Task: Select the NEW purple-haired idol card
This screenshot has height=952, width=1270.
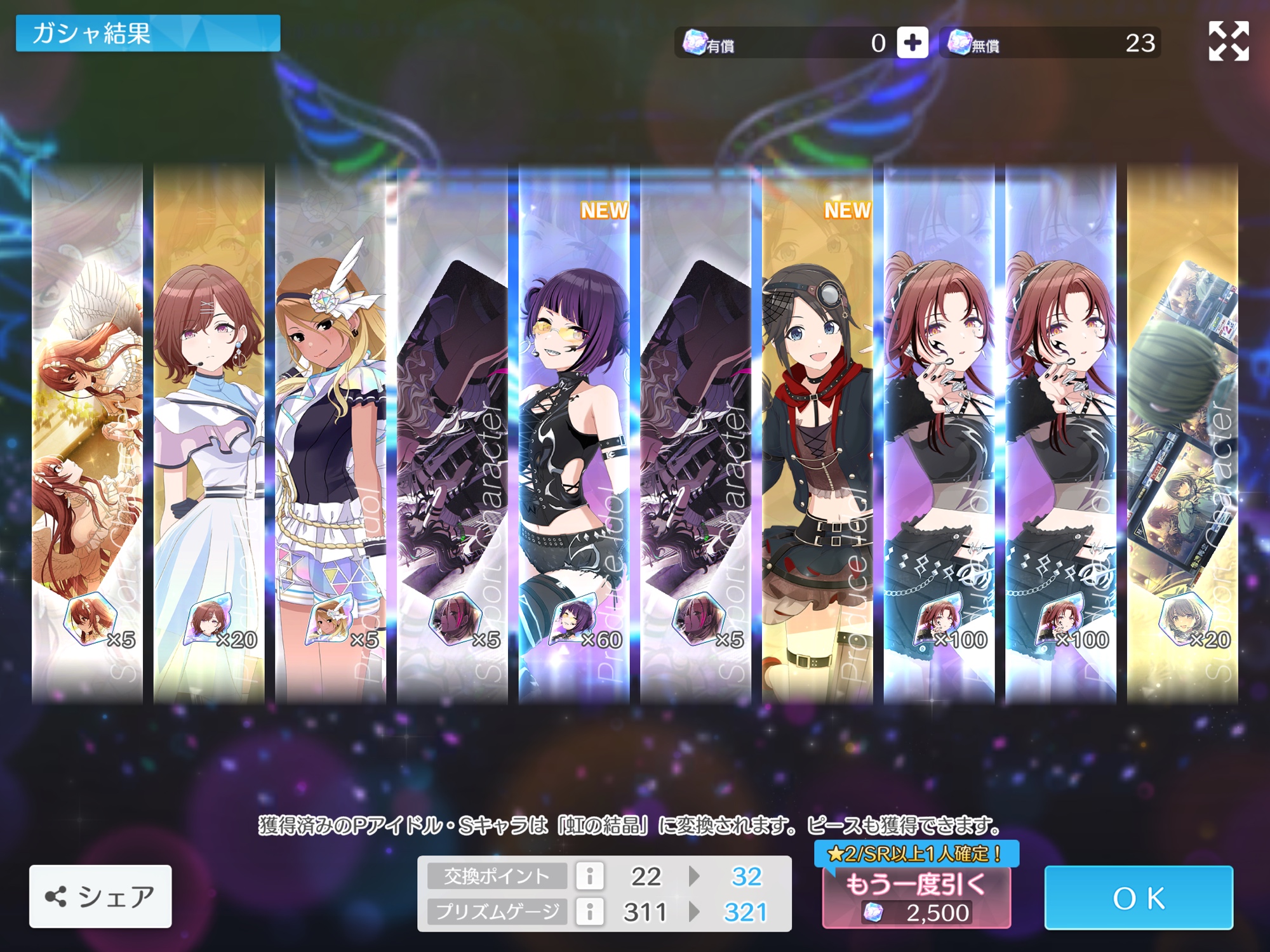Action: [x=574, y=432]
